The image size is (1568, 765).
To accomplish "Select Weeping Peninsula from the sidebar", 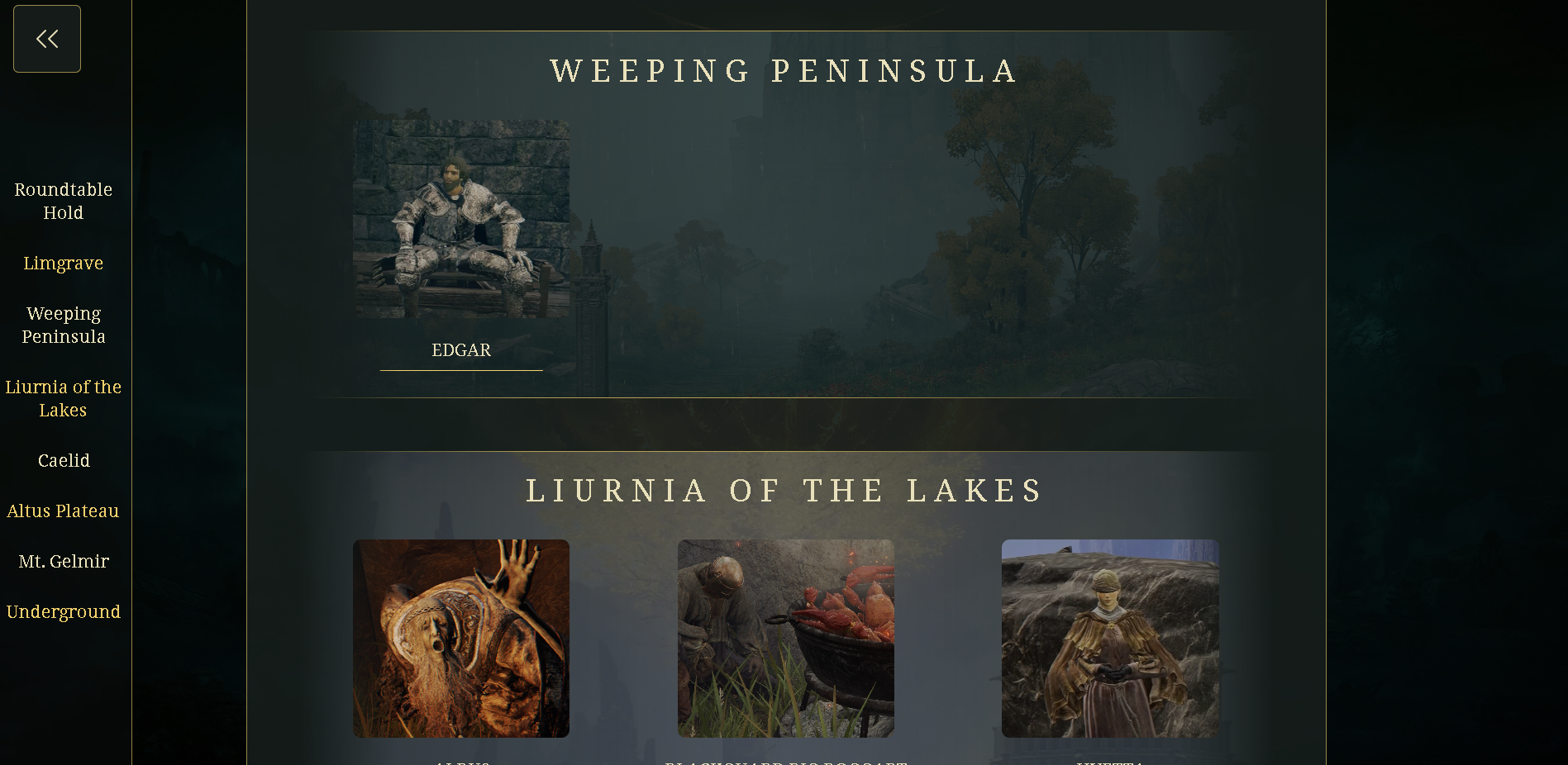I will pyautogui.click(x=64, y=325).
